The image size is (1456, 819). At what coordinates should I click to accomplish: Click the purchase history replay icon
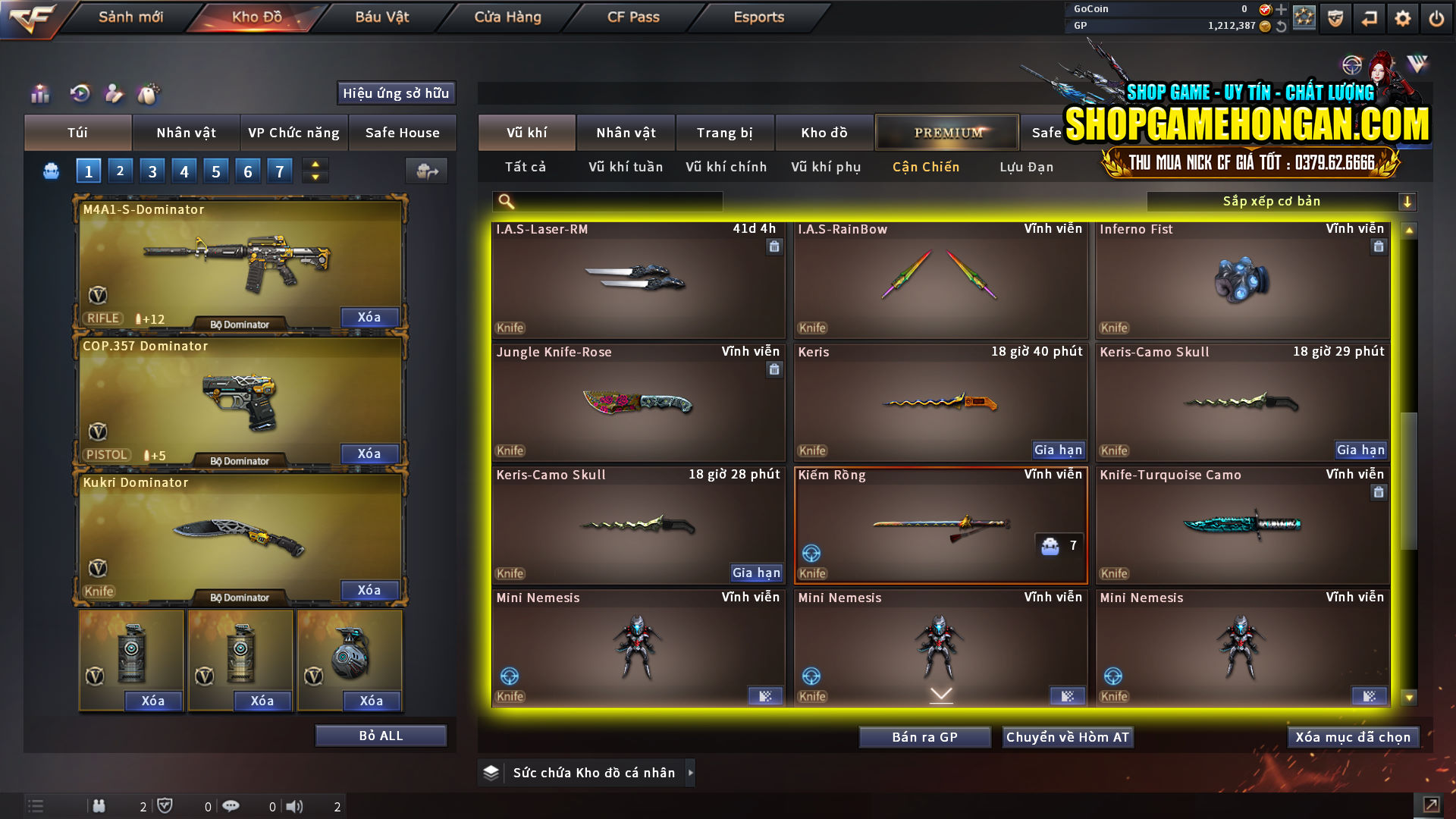pyautogui.click(x=79, y=94)
